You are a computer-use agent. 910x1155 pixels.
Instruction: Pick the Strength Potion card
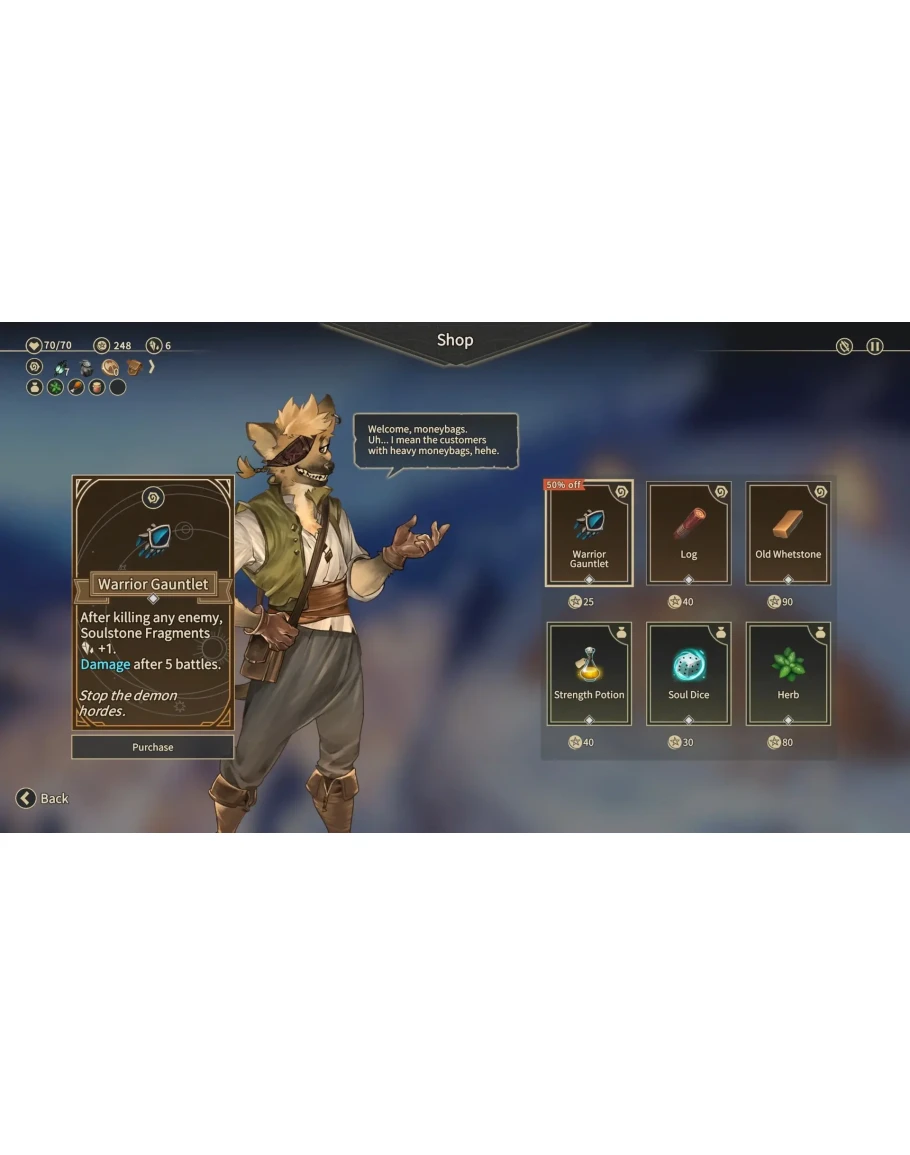[589, 674]
